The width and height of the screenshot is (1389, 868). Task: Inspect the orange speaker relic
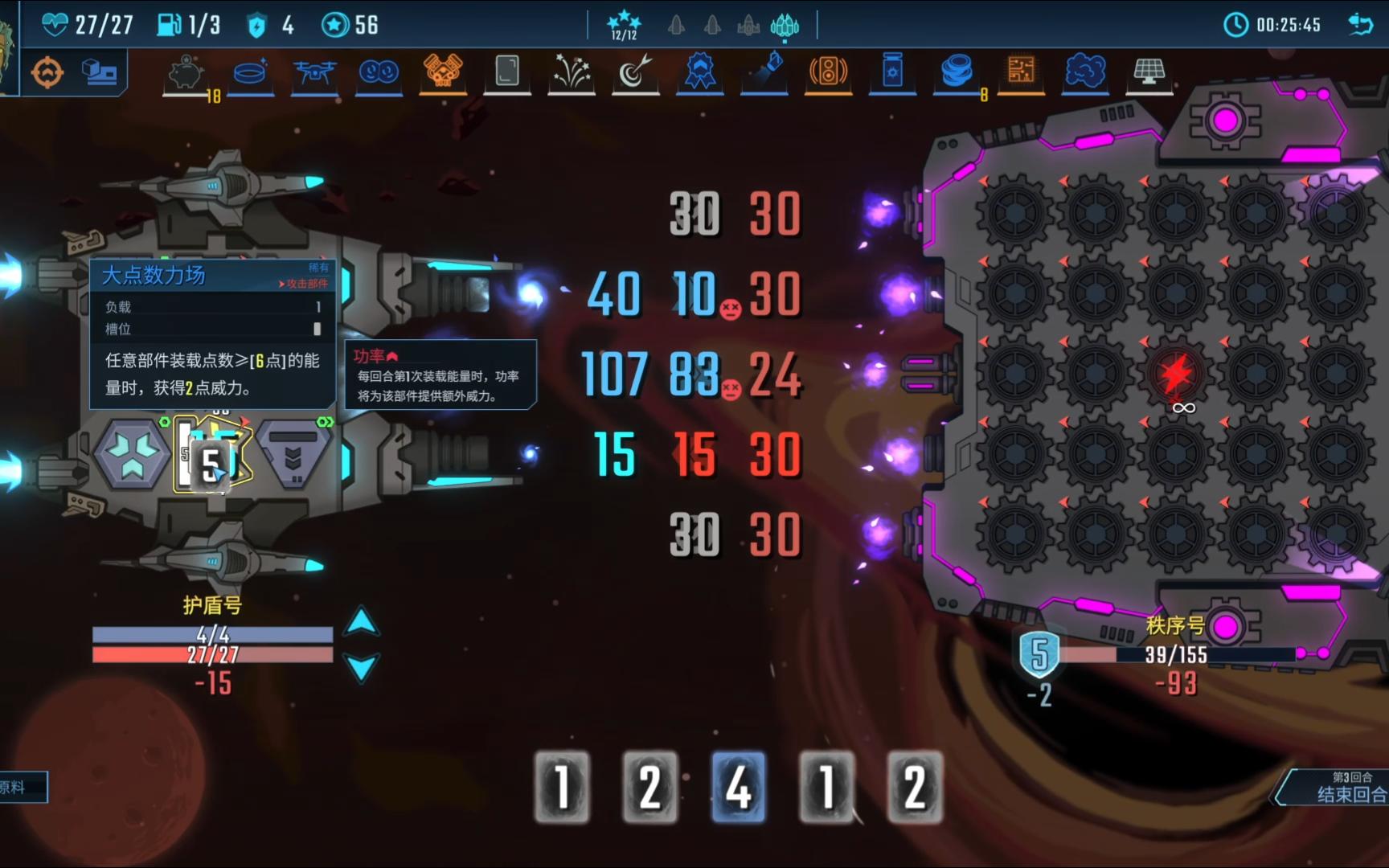(x=828, y=72)
